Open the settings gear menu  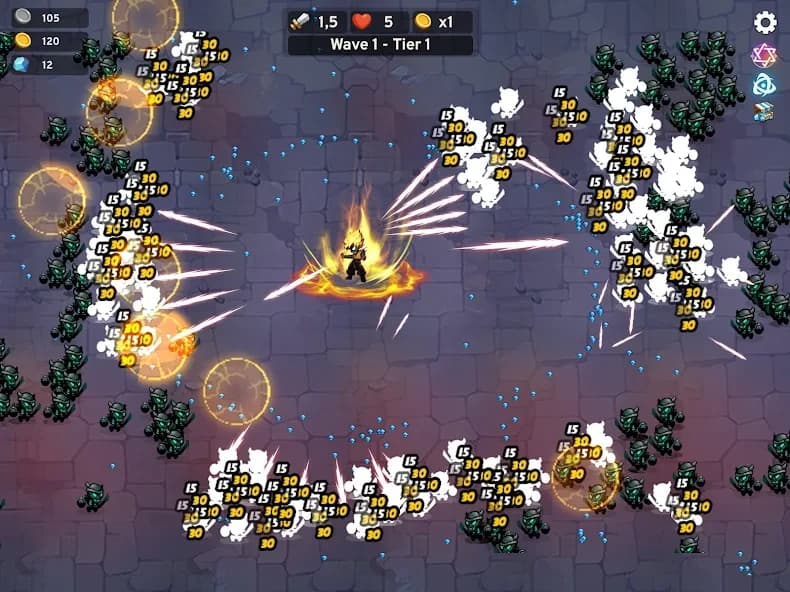(765, 23)
